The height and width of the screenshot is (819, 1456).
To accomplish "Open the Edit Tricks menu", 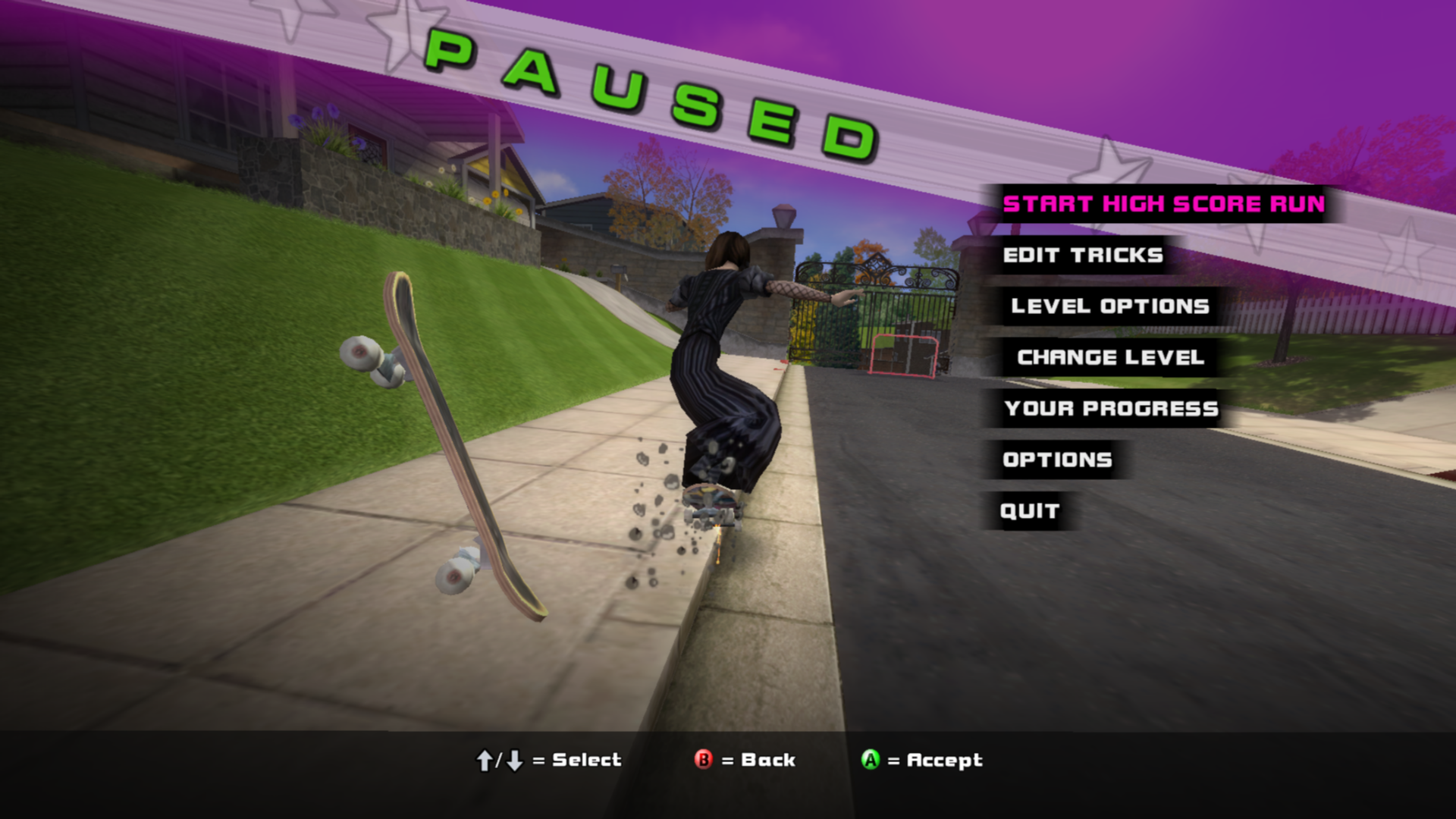I will (x=1083, y=256).
